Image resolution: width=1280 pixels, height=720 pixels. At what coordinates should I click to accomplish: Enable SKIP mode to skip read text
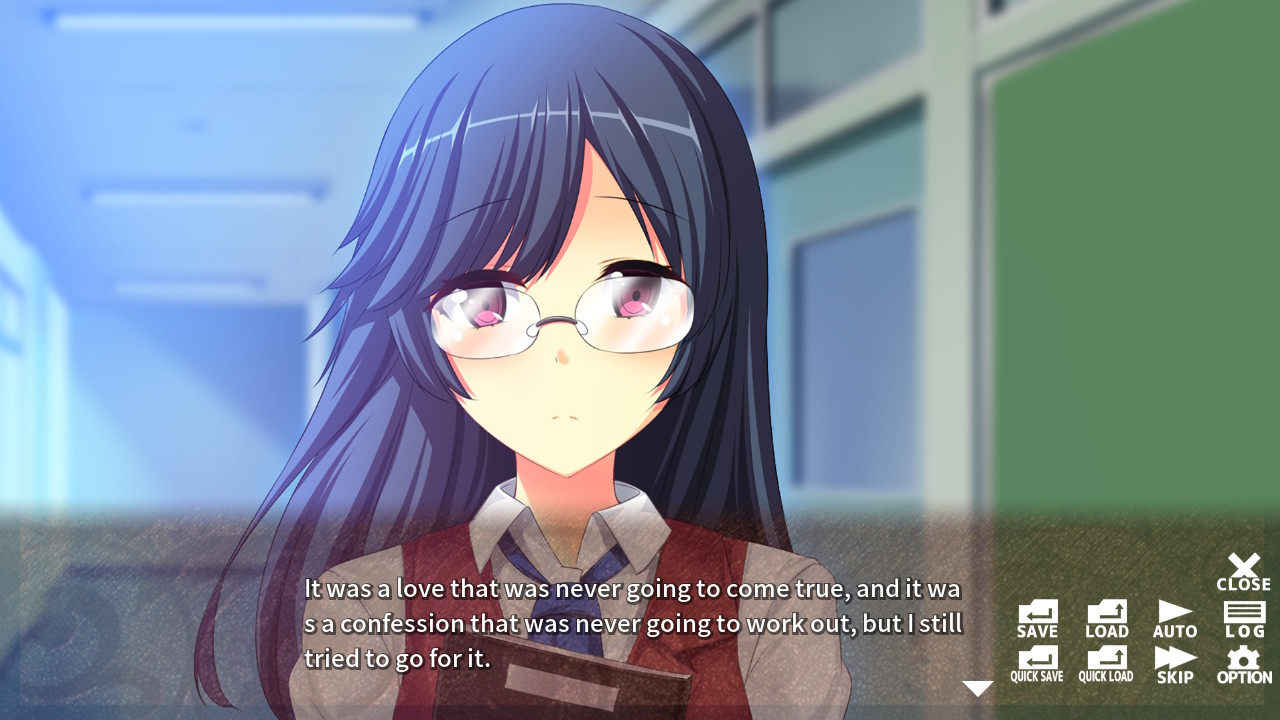click(1174, 663)
